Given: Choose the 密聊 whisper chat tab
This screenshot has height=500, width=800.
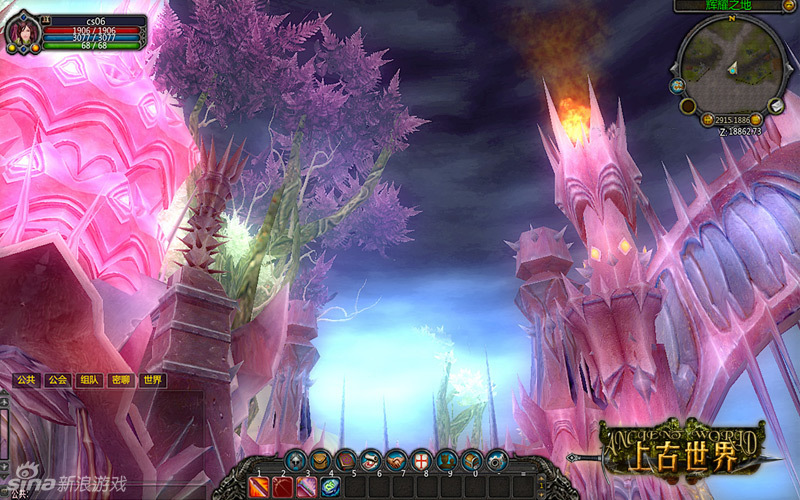Looking at the screenshot, I should point(121,380).
